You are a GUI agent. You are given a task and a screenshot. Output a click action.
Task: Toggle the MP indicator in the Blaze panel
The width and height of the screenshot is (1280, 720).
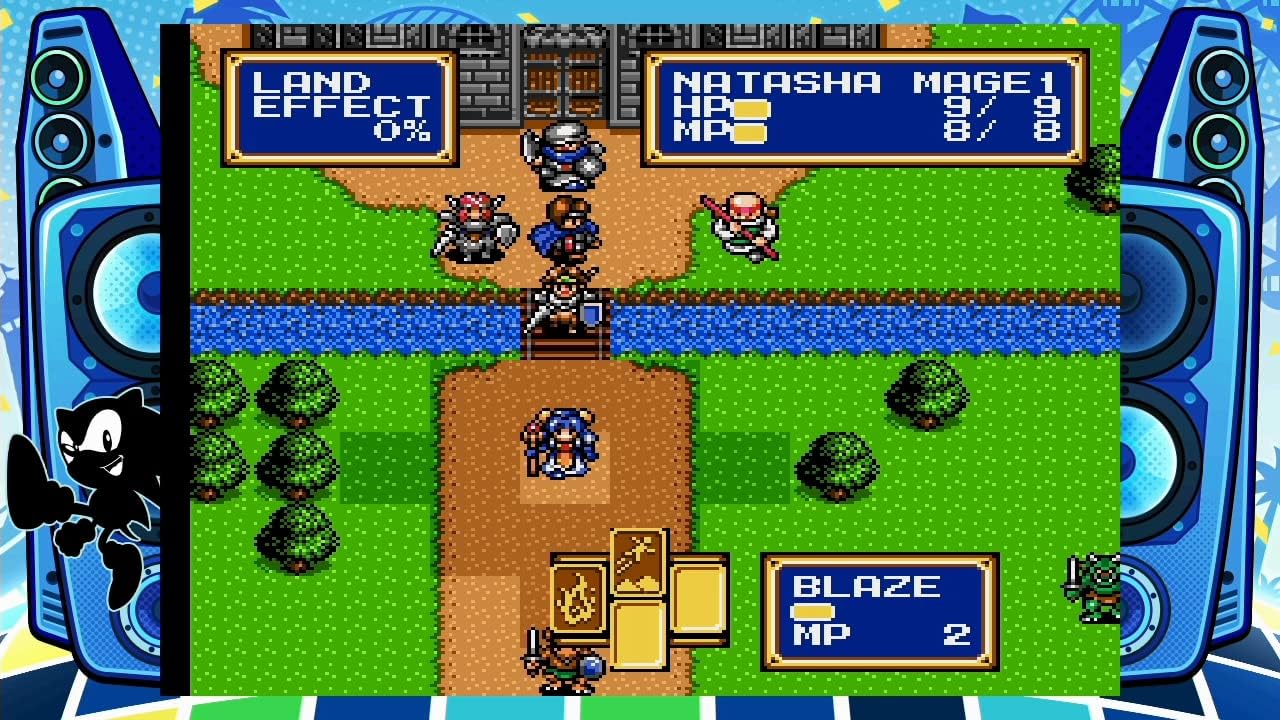pyautogui.click(x=812, y=610)
